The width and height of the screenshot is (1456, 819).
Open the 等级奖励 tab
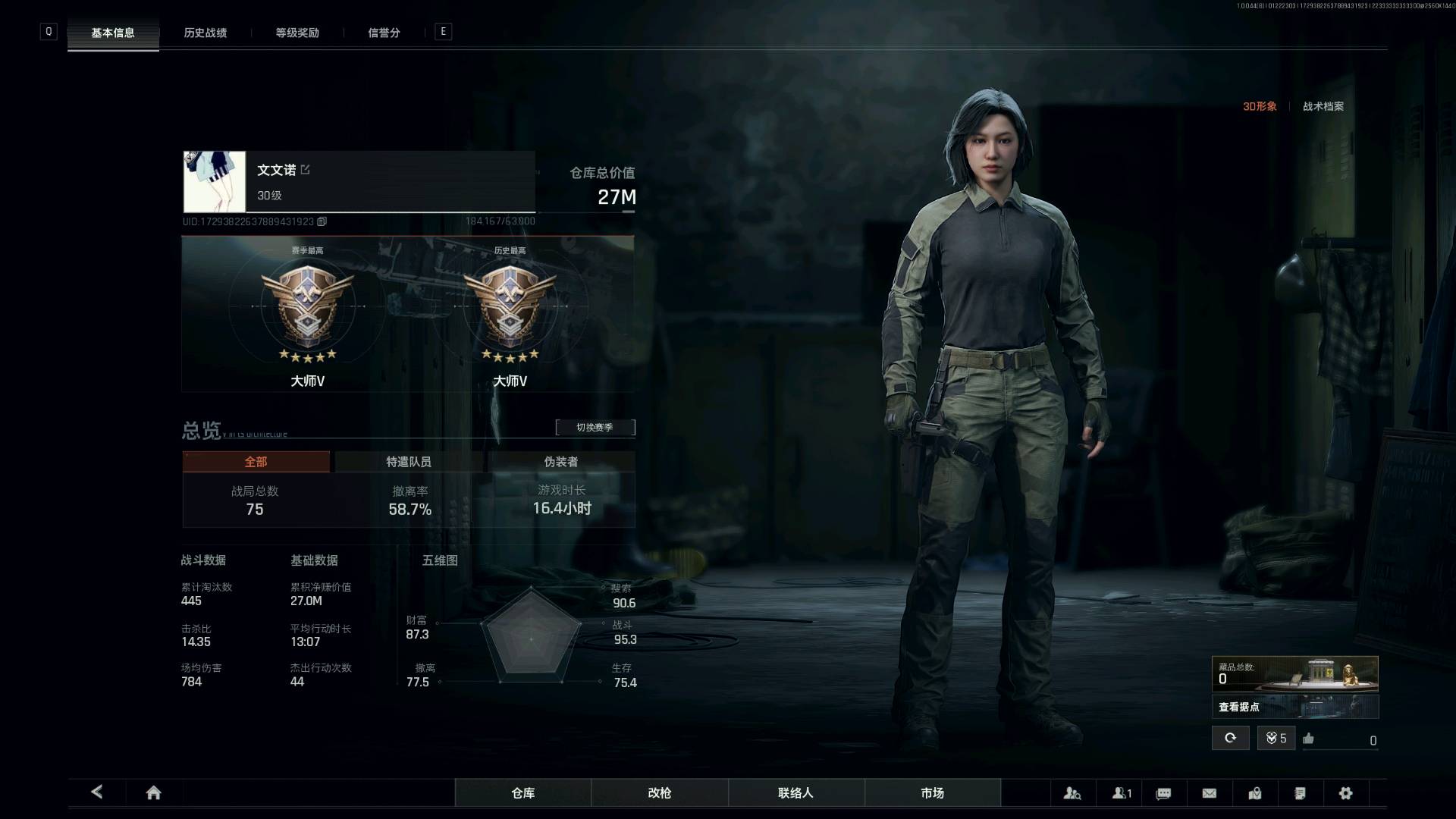(x=297, y=33)
